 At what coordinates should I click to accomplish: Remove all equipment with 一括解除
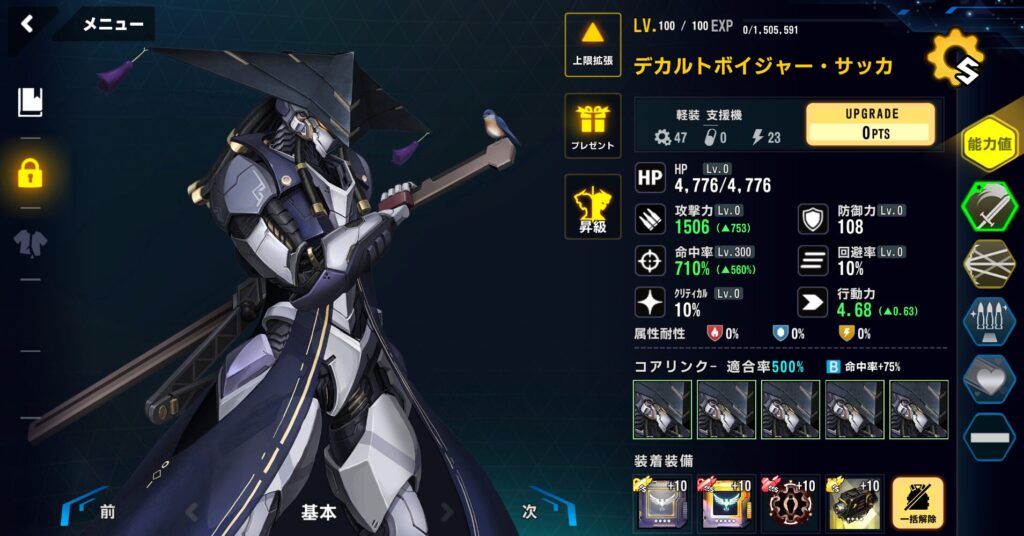coord(917,503)
